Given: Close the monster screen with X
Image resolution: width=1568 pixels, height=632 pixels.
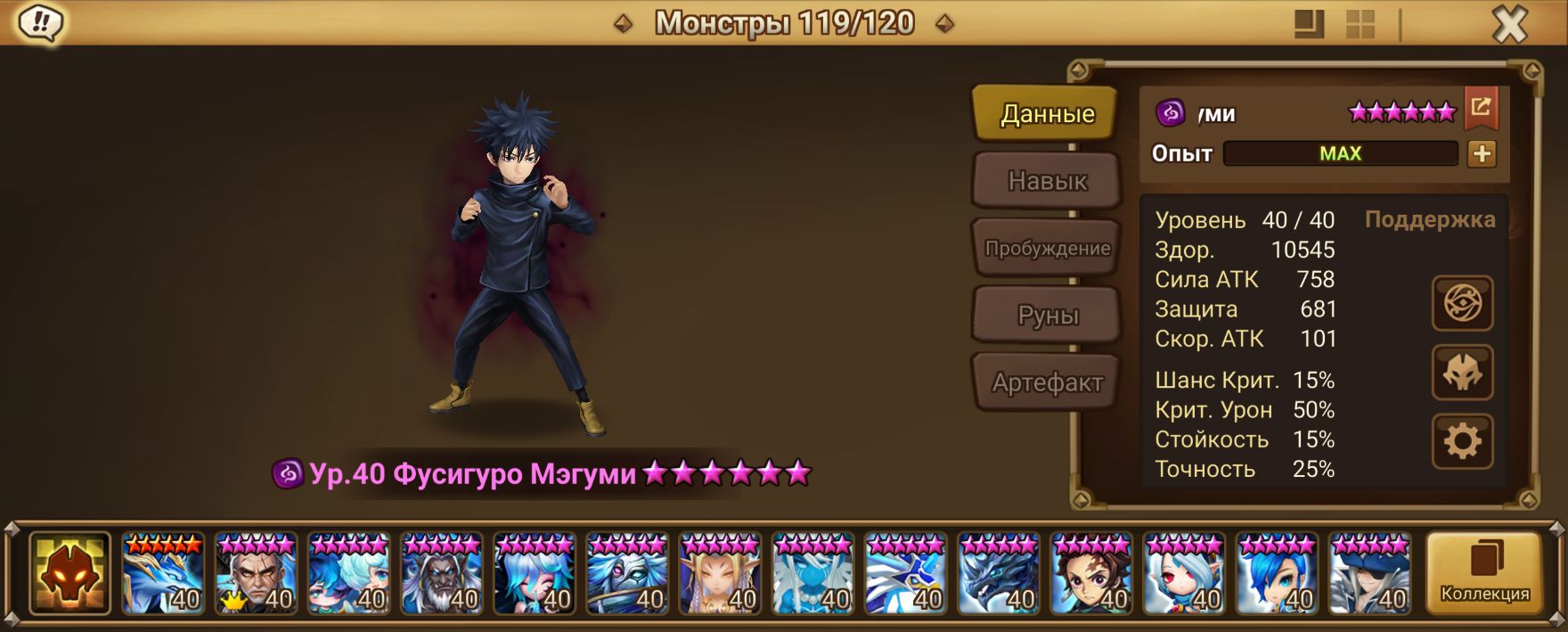Looking at the screenshot, I should tap(1509, 25).
